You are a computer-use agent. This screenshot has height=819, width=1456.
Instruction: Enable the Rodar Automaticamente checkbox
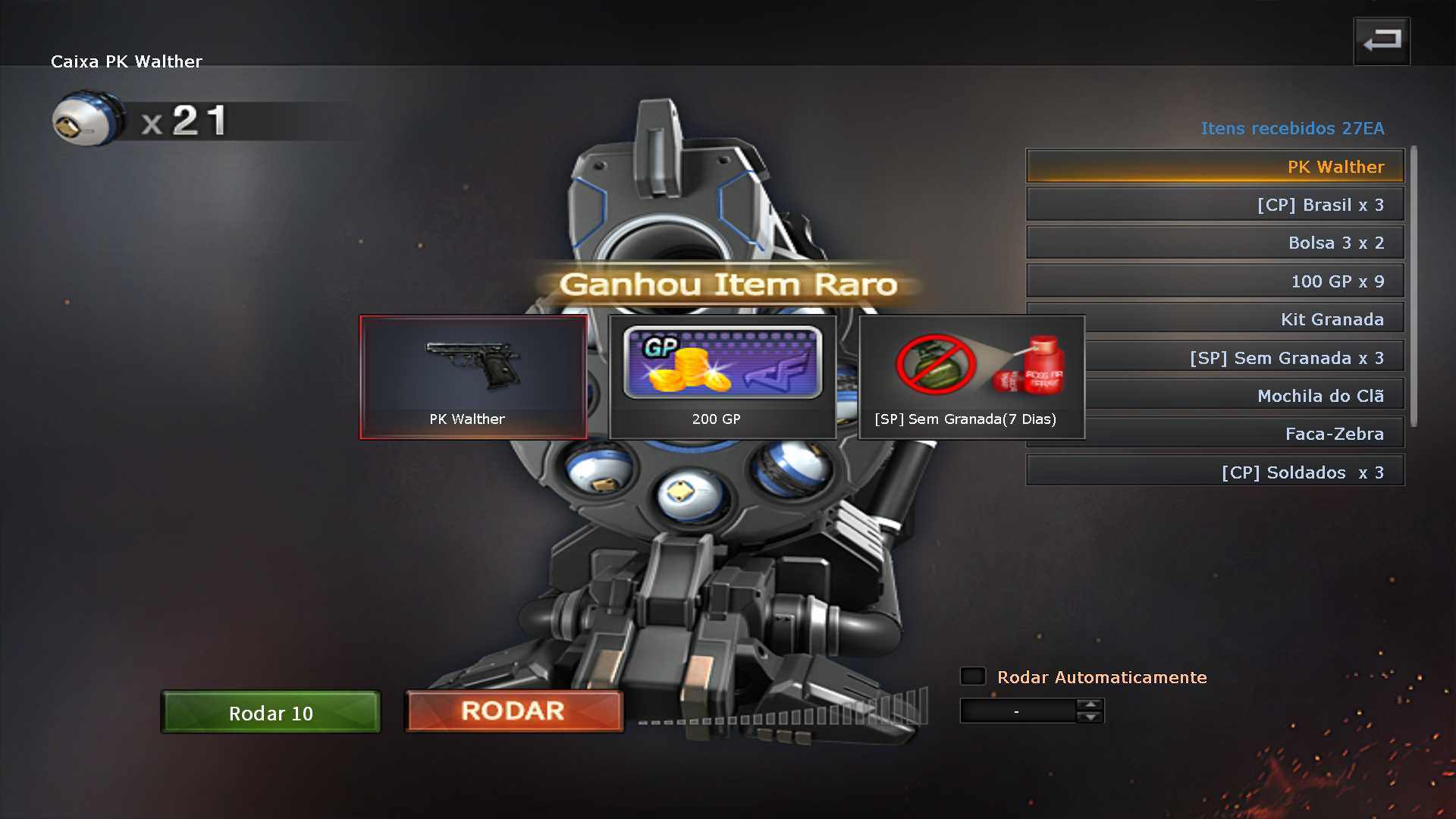click(973, 676)
